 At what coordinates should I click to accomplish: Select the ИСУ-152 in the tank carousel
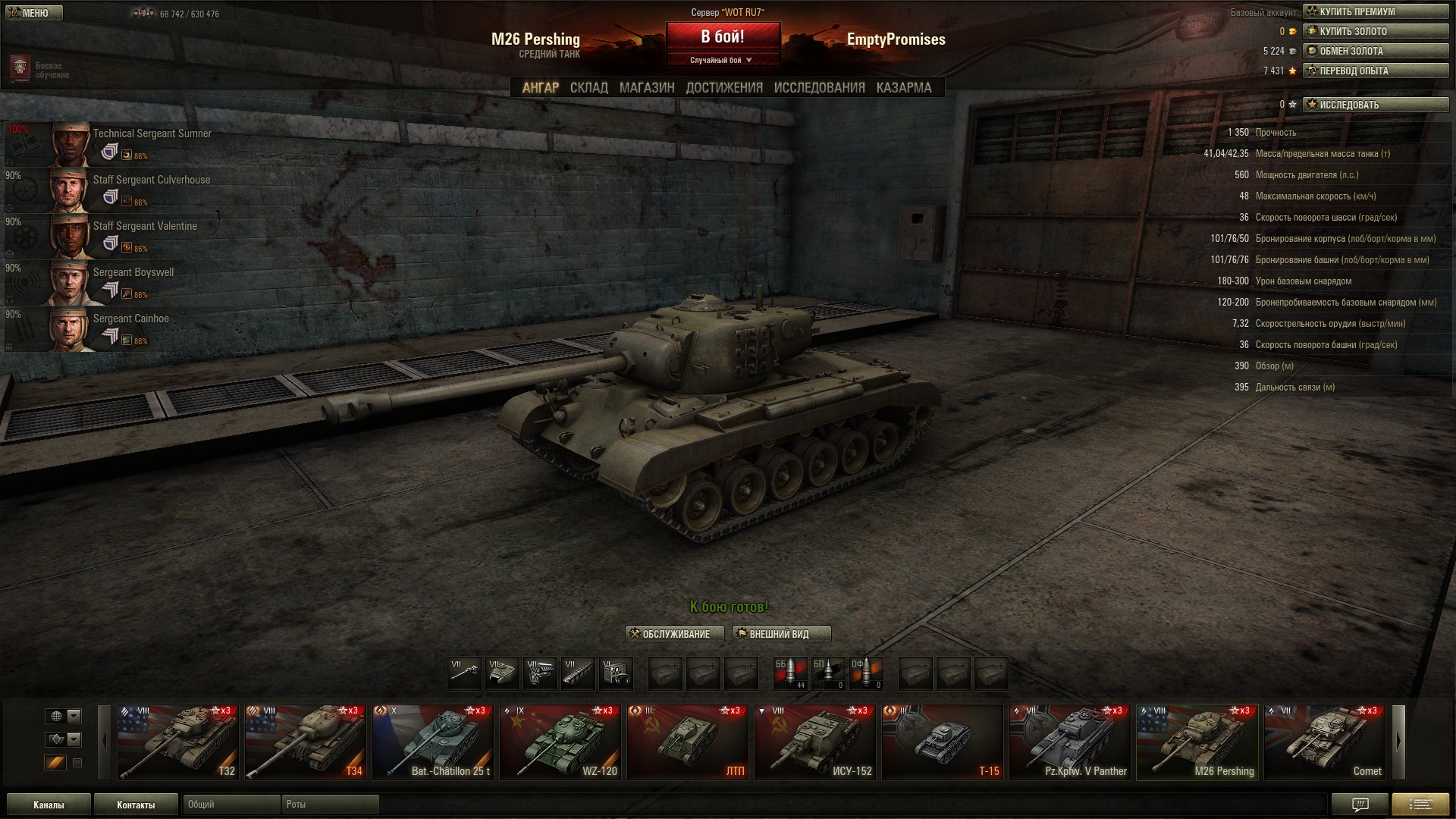(815, 742)
